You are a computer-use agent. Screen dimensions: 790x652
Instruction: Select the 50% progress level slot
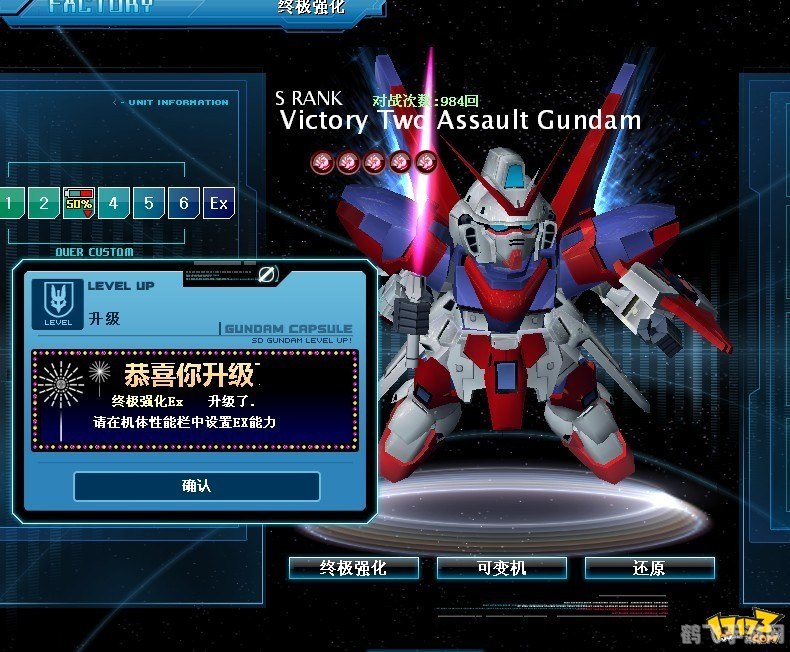pyautogui.click(x=78, y=203)
